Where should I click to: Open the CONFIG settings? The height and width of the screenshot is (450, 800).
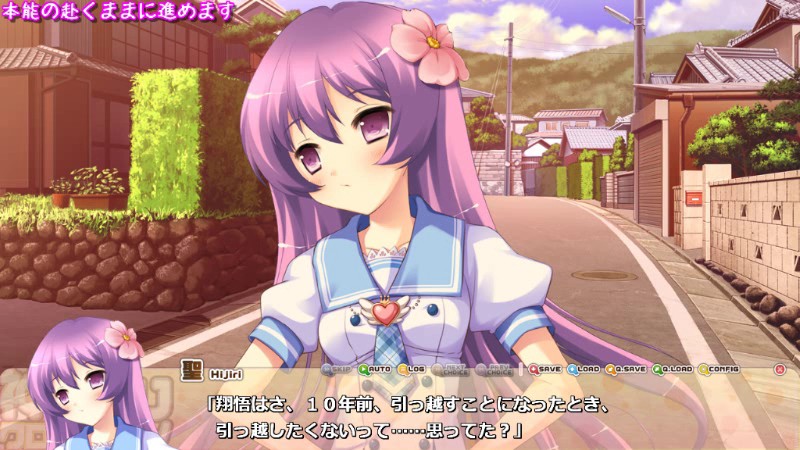718,369
